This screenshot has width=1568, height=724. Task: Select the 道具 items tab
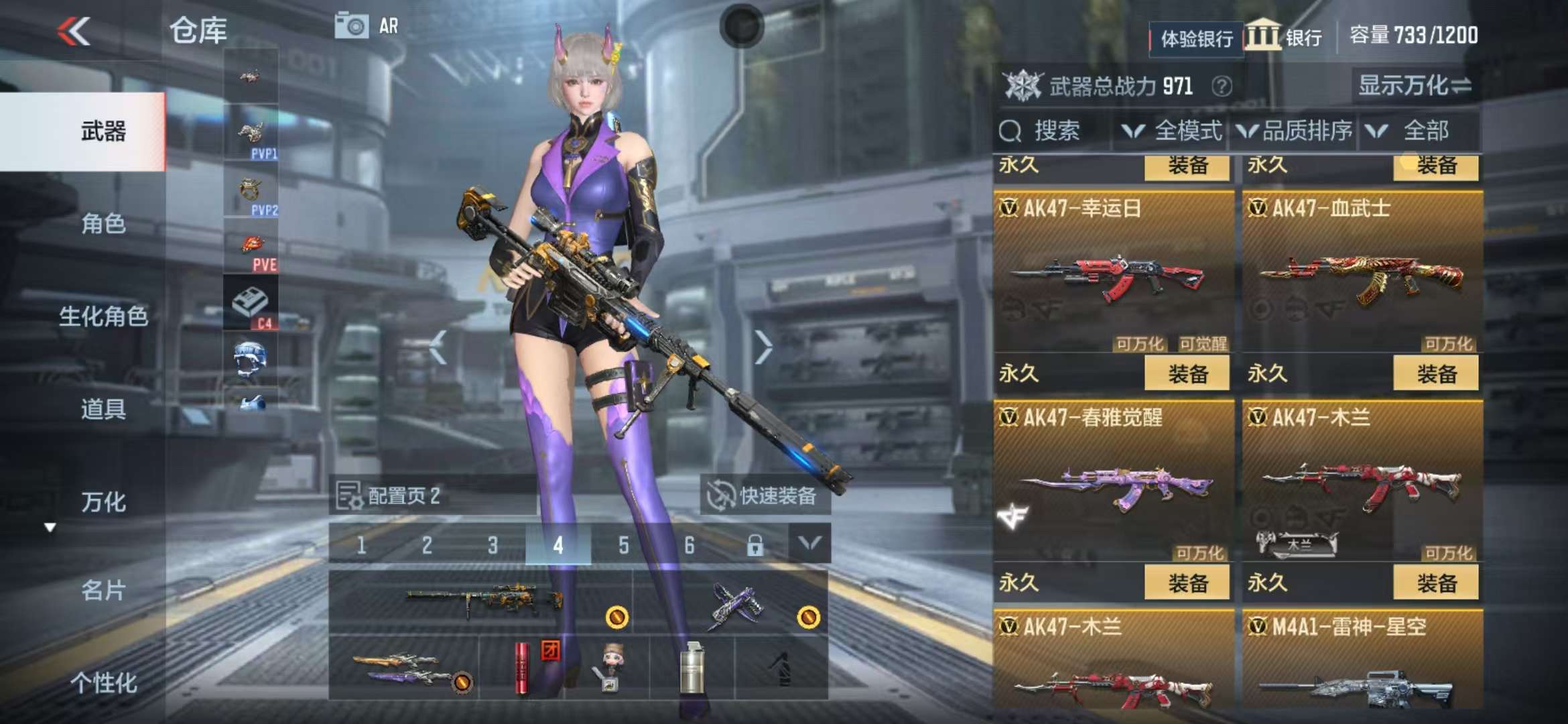[103, 408]
